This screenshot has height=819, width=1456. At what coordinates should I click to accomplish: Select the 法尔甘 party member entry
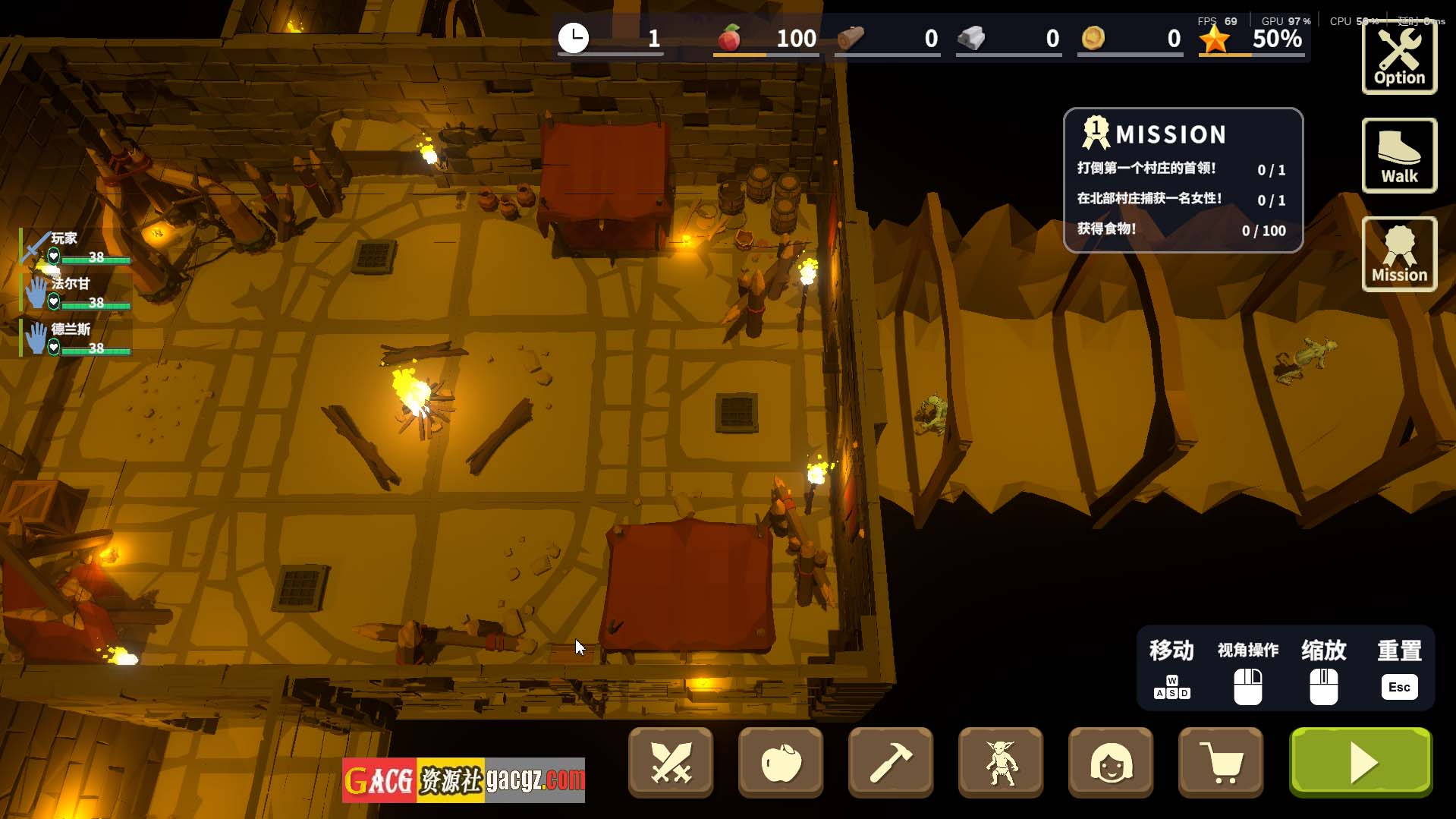(76, 293)
